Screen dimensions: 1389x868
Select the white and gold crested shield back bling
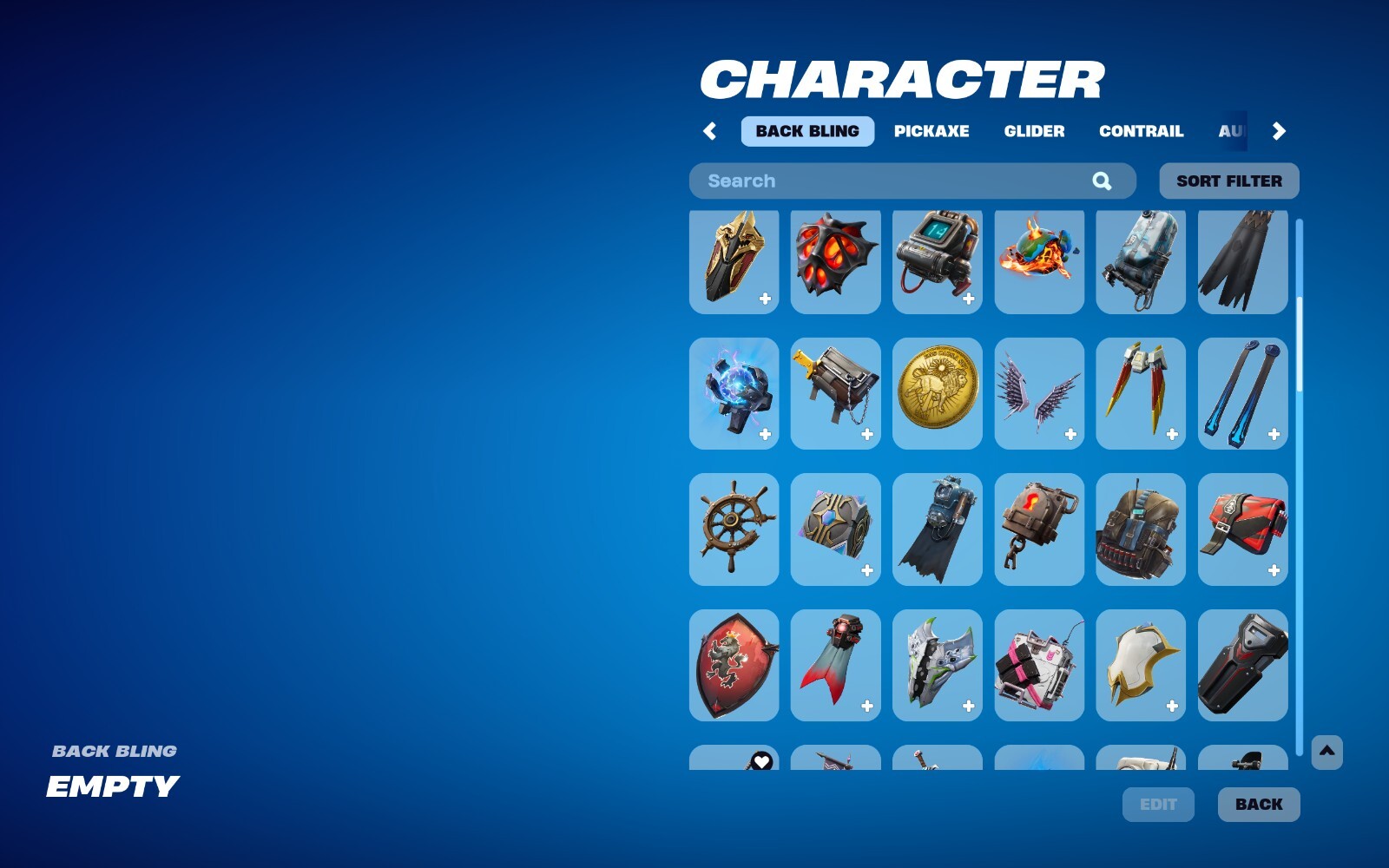(x=1140, y=664)
